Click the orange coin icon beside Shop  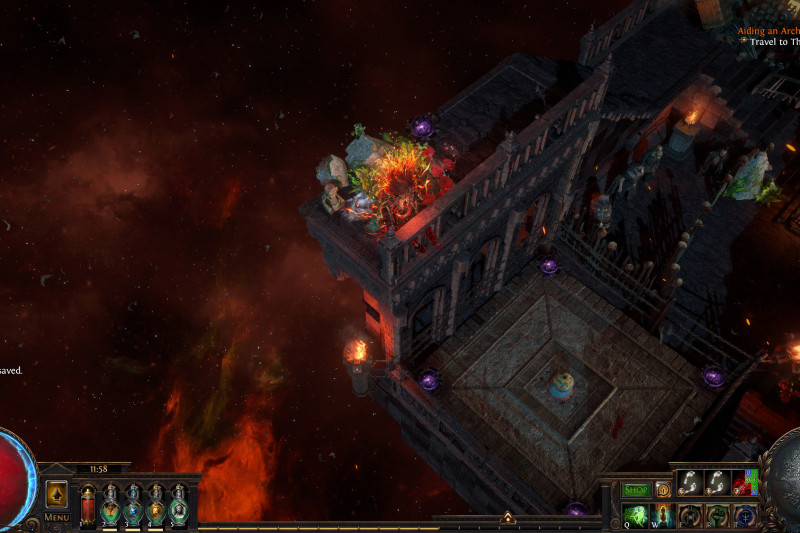tap(662, 490)
